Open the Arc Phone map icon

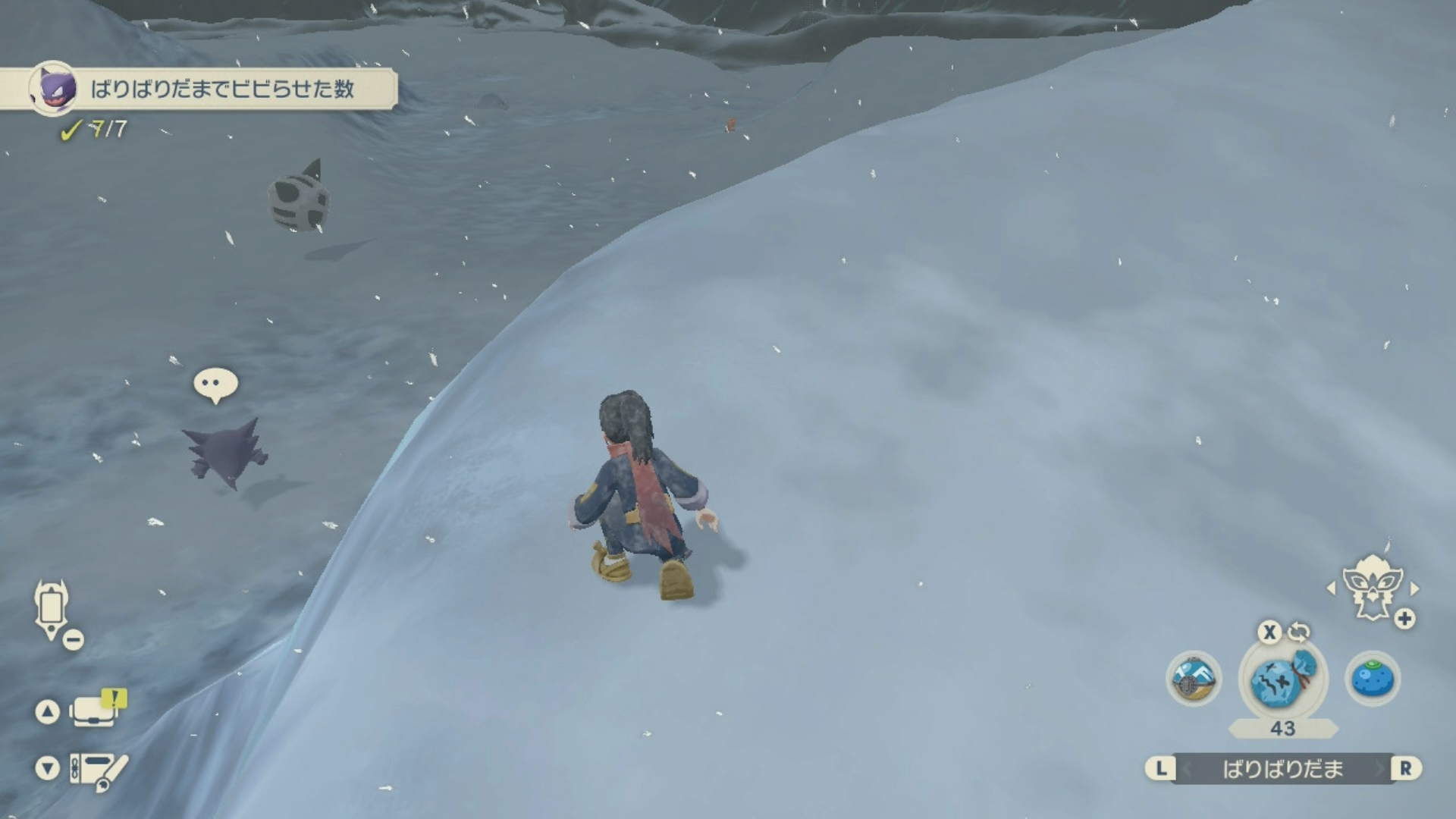[x=52, y=610]
